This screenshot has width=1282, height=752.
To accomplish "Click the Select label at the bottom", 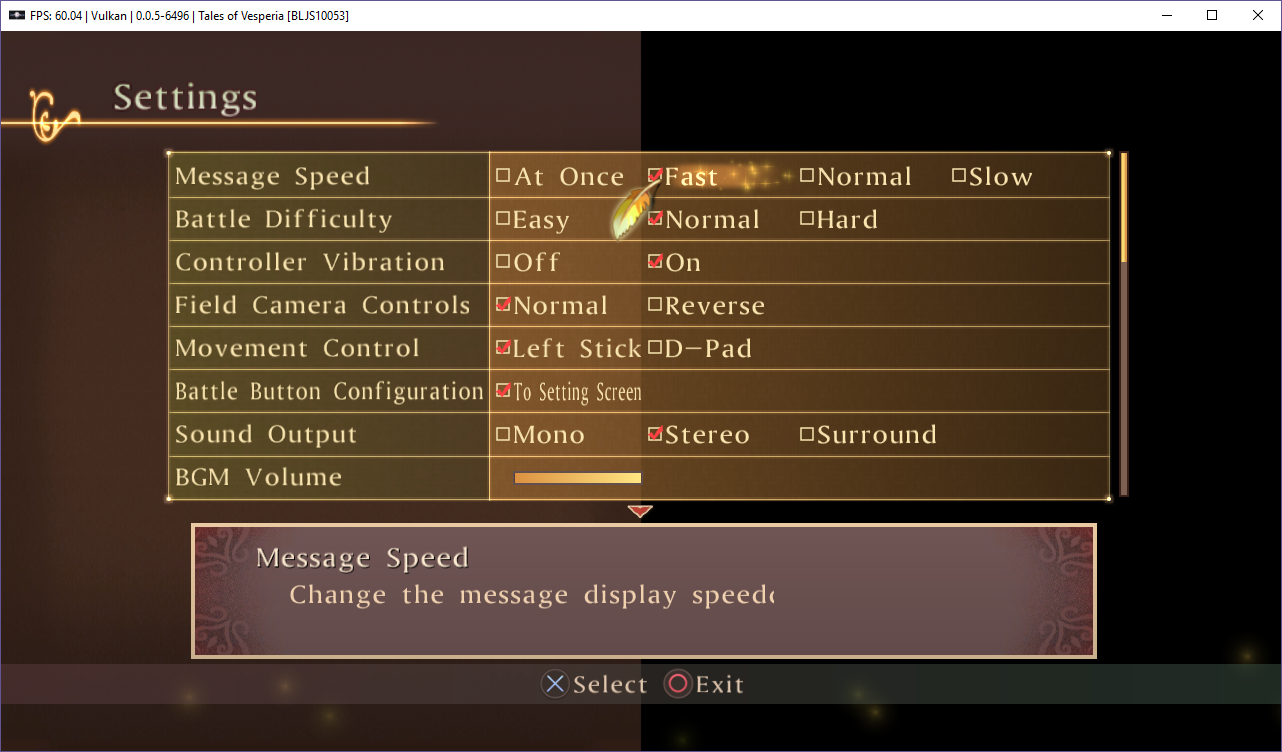I will pos(608,684).
